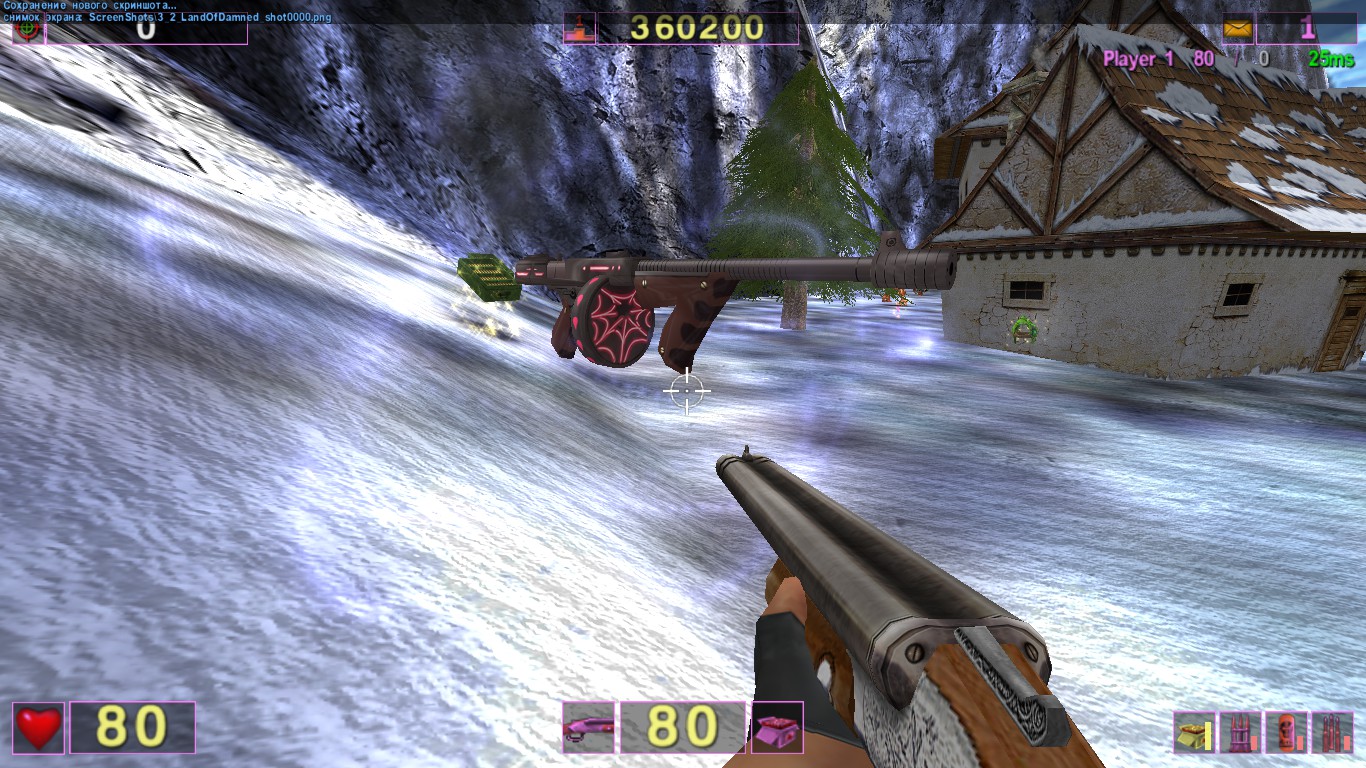Click the pink shell box ammo icon

pos(777,728)
